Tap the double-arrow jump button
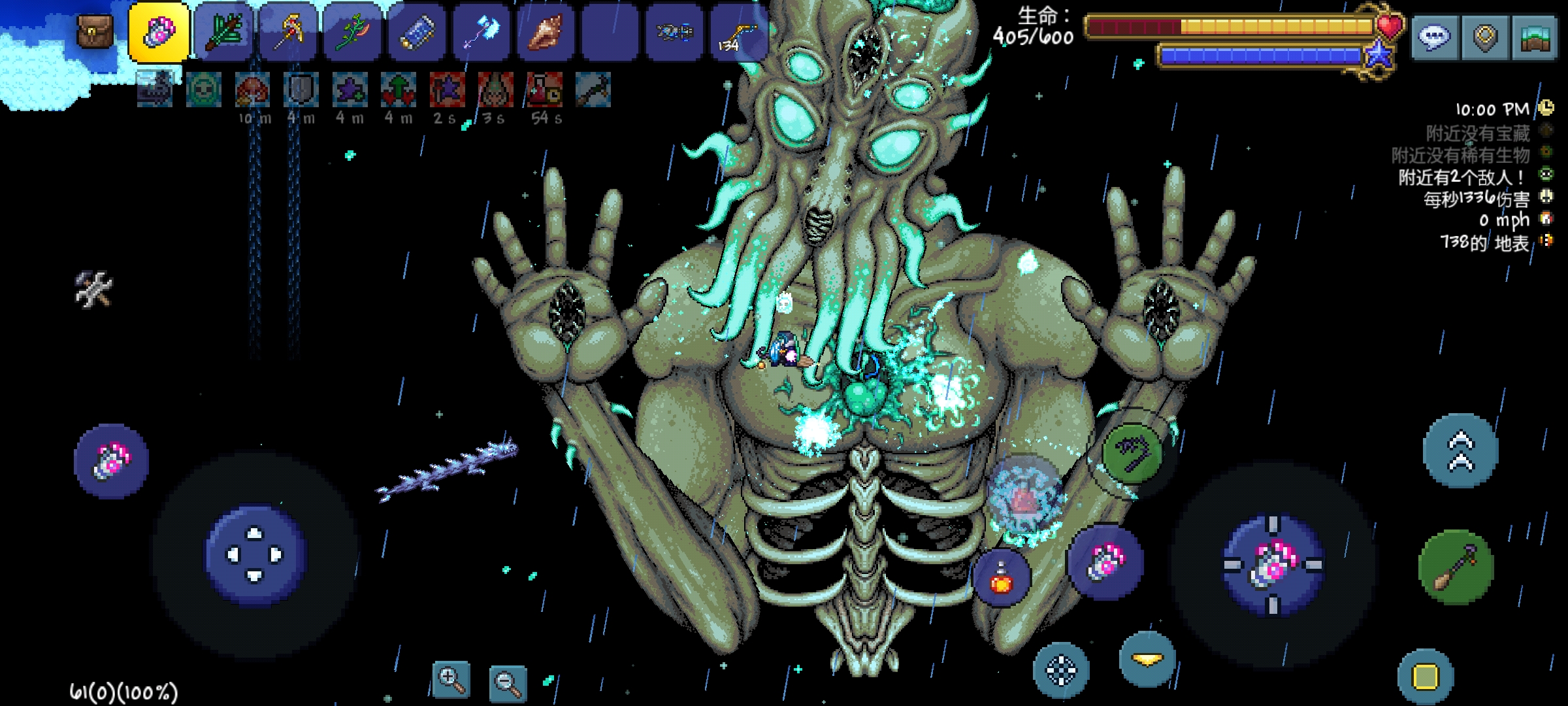This screenshot has width=1568, height=706. [1461, 451]
